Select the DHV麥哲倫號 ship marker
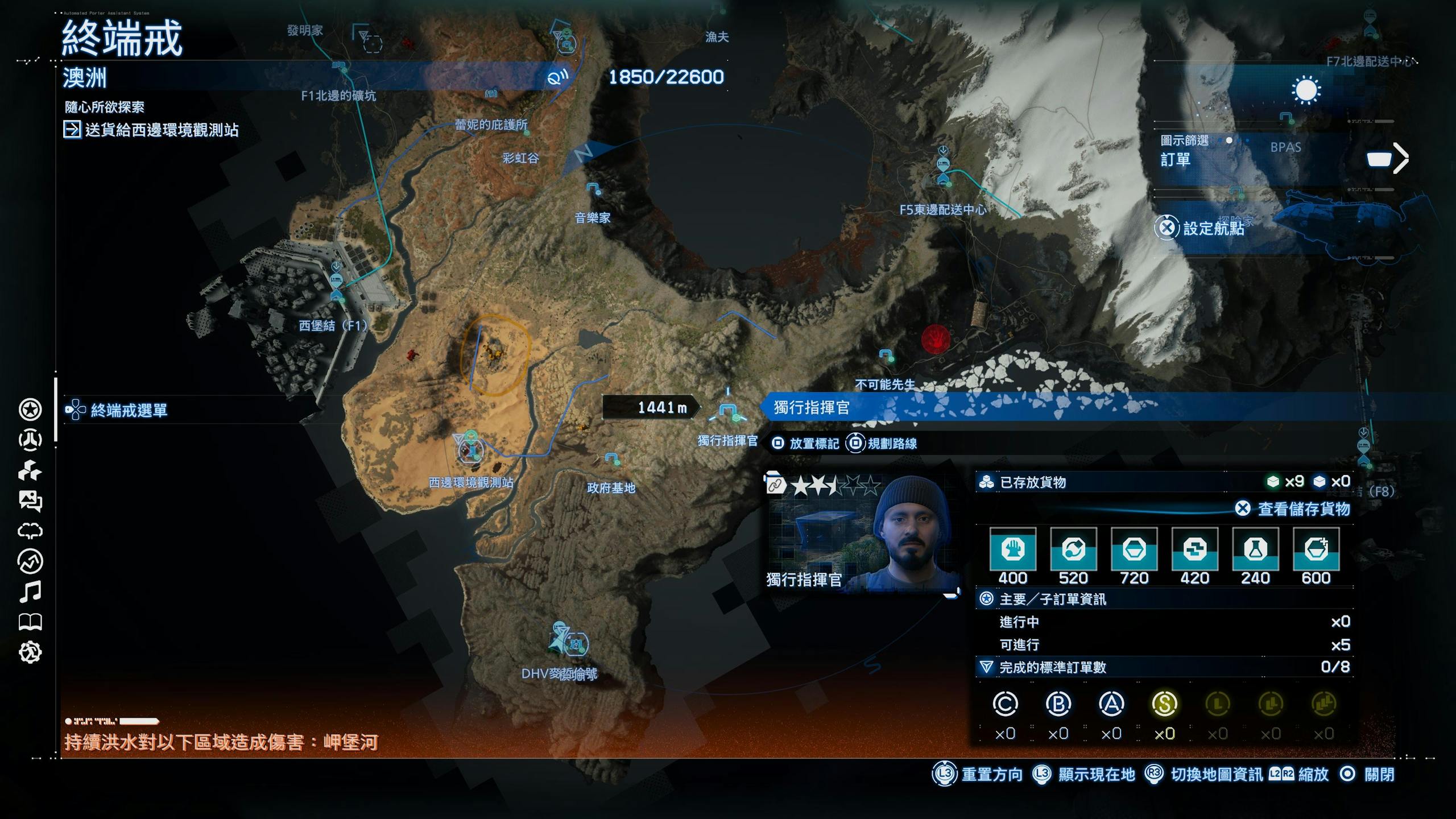 pyautogui.click(x=576, y=644)
